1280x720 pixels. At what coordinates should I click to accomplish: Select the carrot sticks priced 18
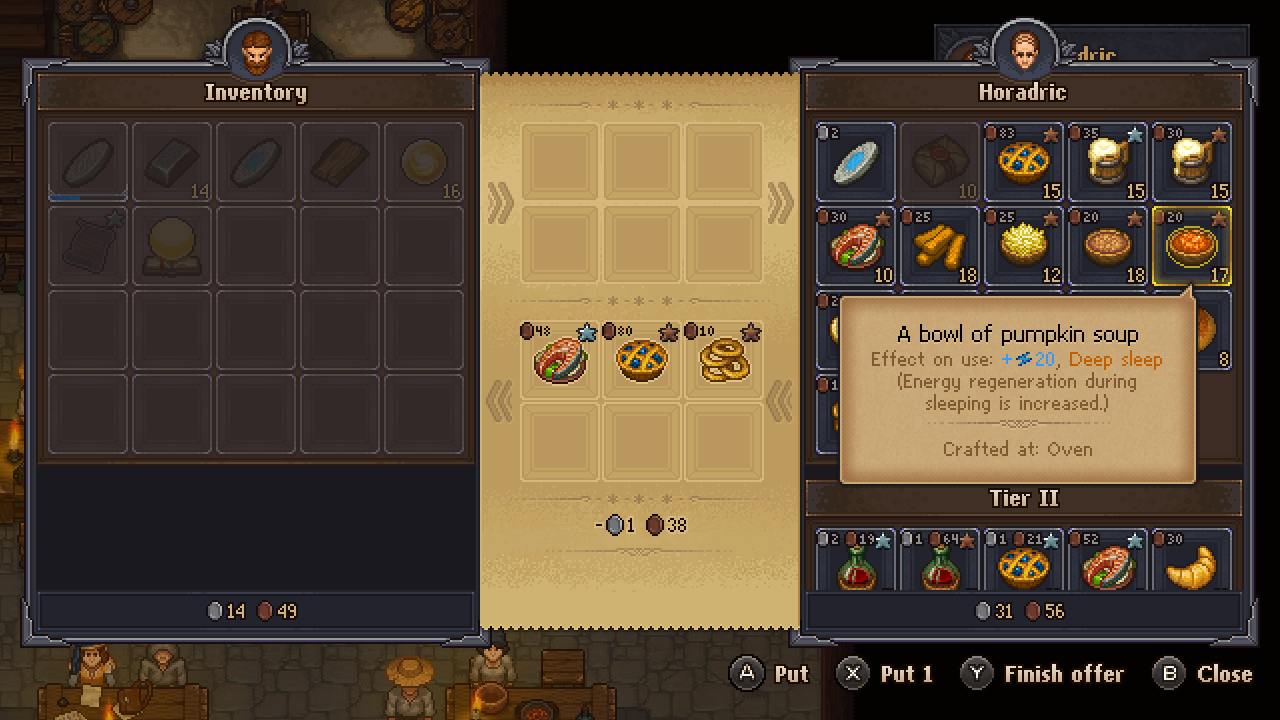click(940, 247)
